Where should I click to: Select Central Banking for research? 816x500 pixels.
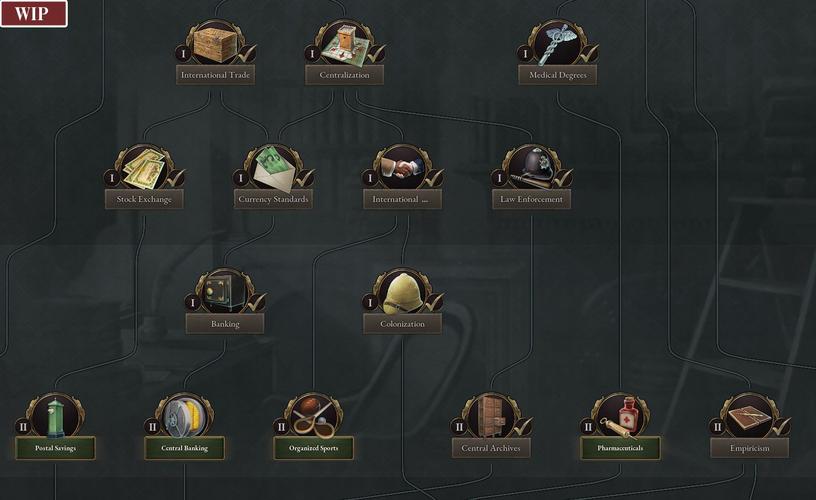pyautogui.click(x=185, y=448)
